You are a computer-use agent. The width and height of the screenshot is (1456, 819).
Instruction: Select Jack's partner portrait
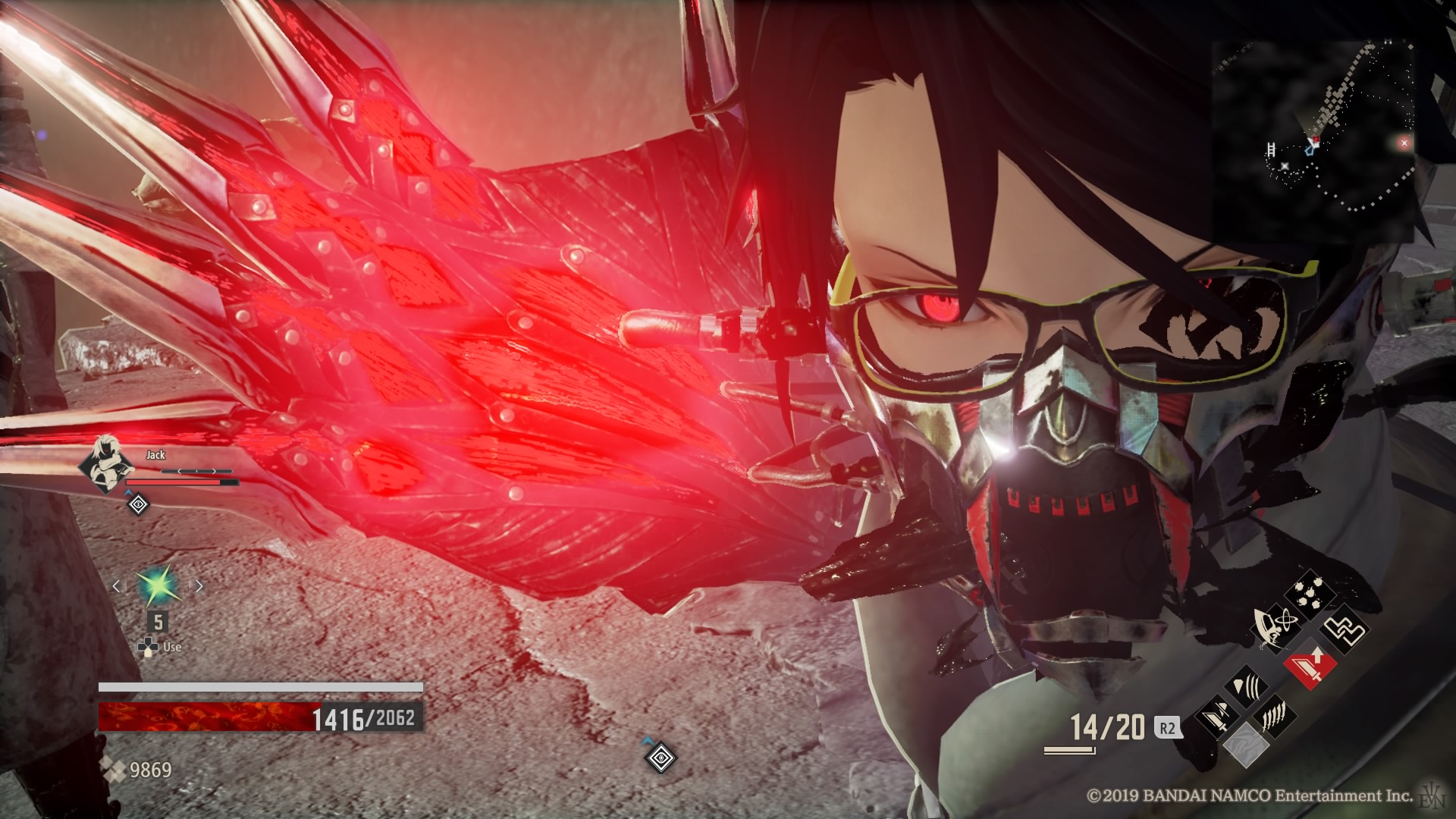click(x=106, y=464)
